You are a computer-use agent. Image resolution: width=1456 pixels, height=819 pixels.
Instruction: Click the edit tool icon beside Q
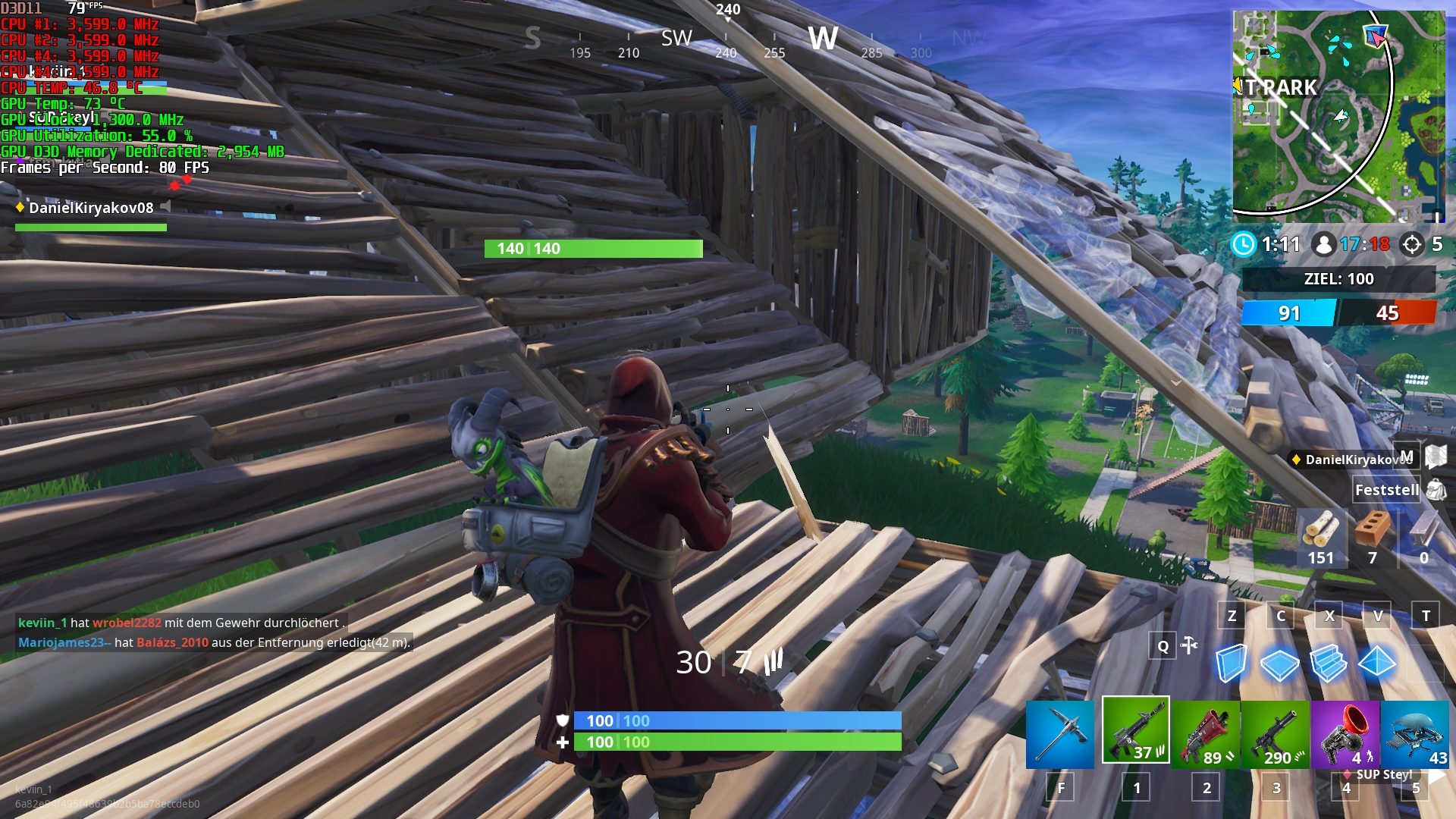pos(1189,645)
